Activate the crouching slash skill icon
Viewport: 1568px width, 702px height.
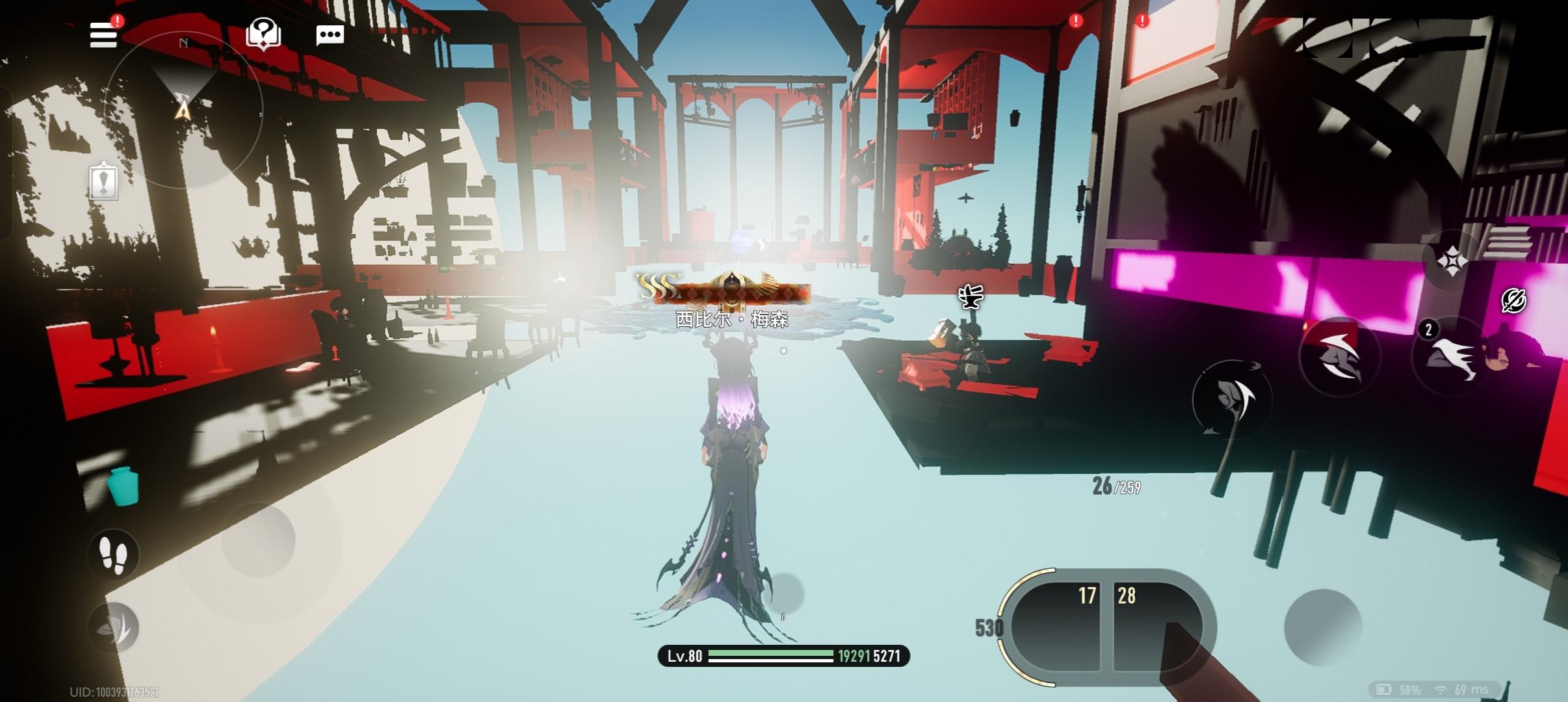1338,357
